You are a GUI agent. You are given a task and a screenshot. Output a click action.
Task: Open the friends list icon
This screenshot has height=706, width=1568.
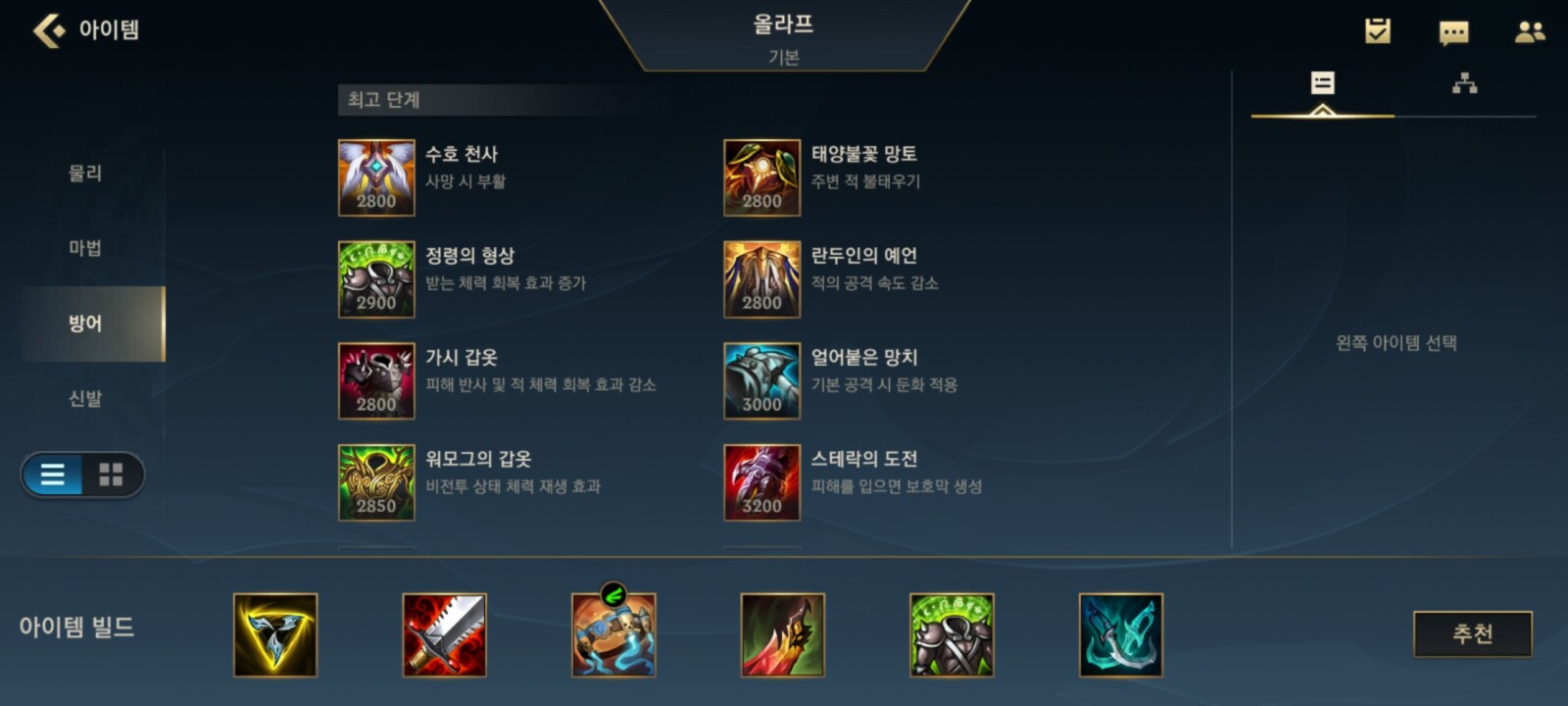1529,32
